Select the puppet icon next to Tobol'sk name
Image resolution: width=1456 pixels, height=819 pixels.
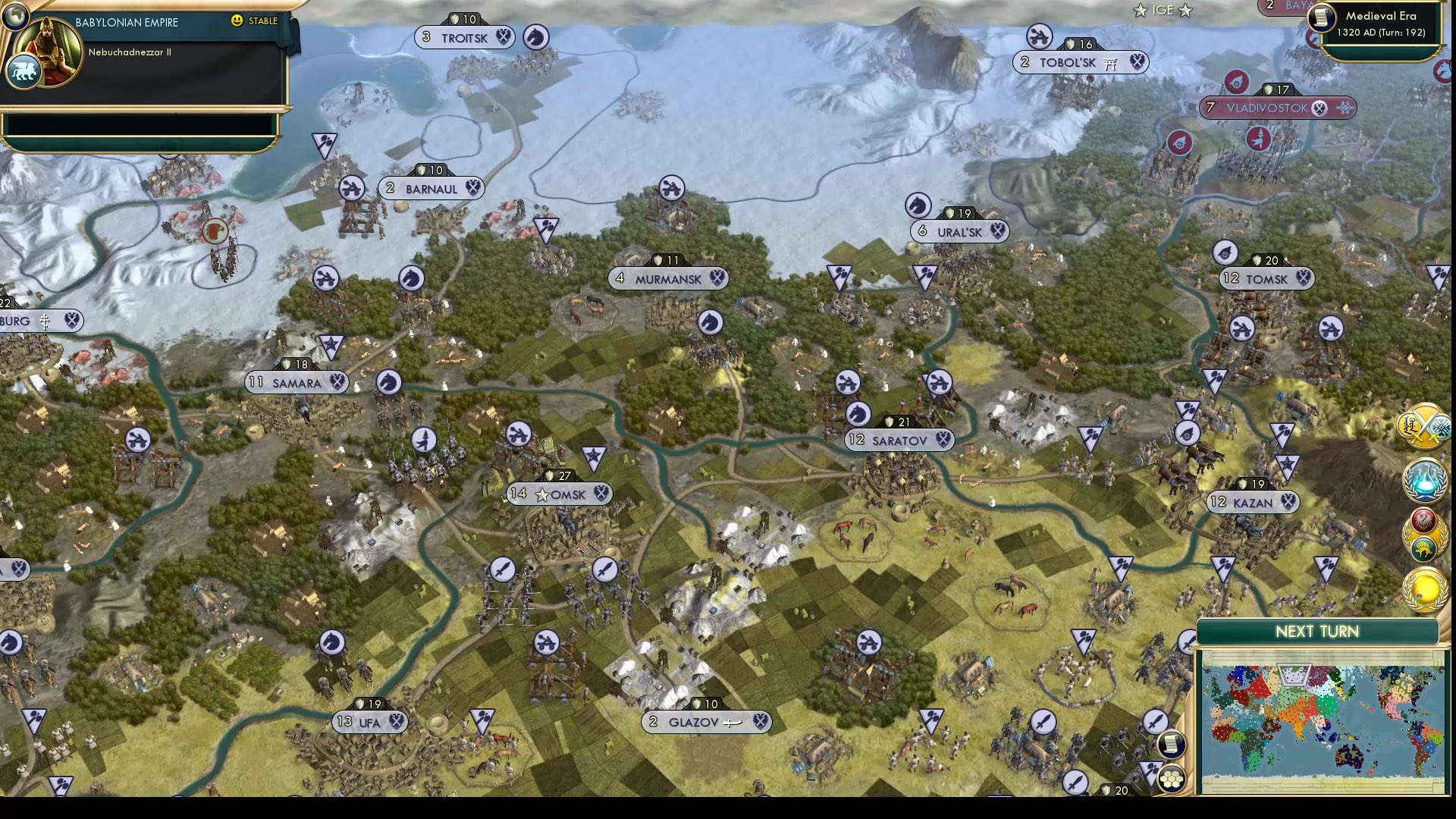tap(1109, 63)
